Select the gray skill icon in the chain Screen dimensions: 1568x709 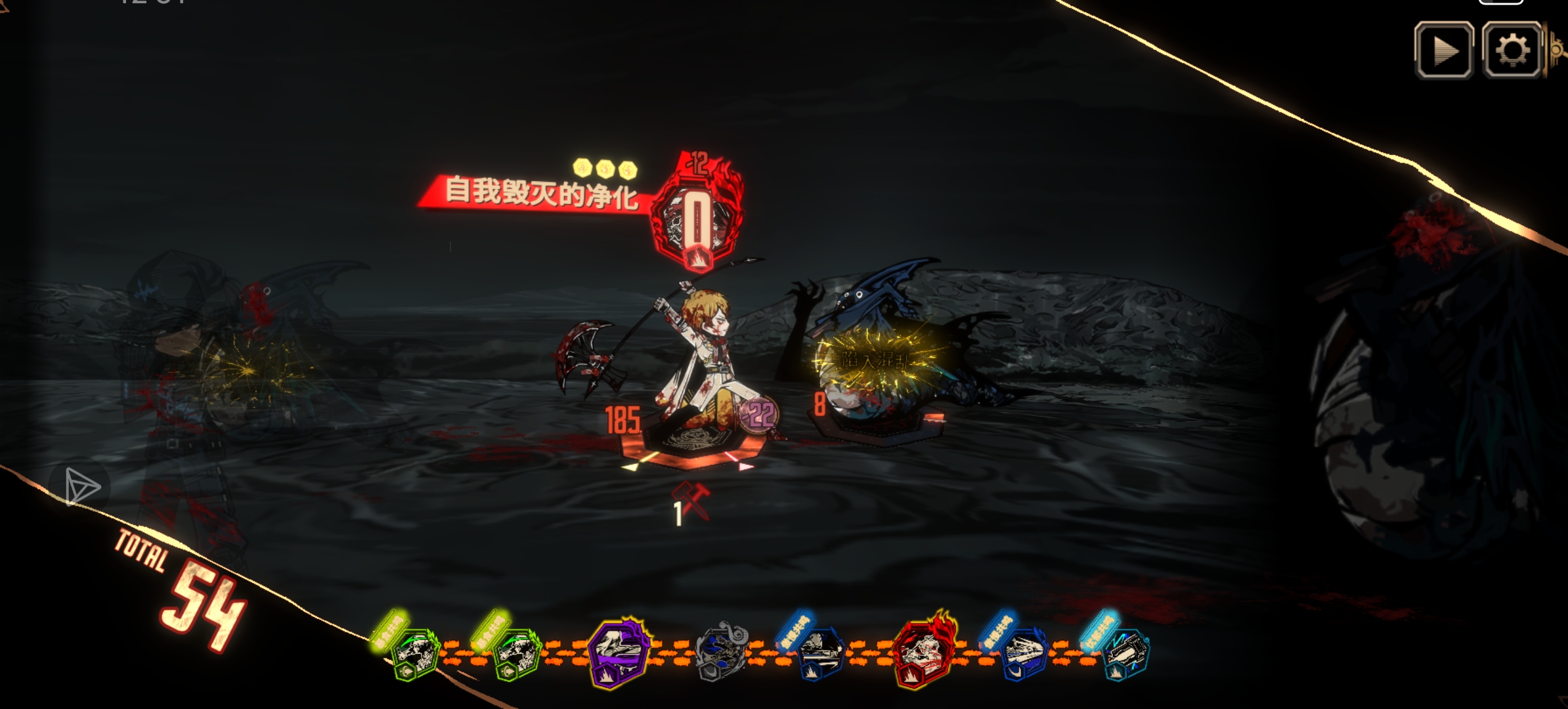pos(722,651)
